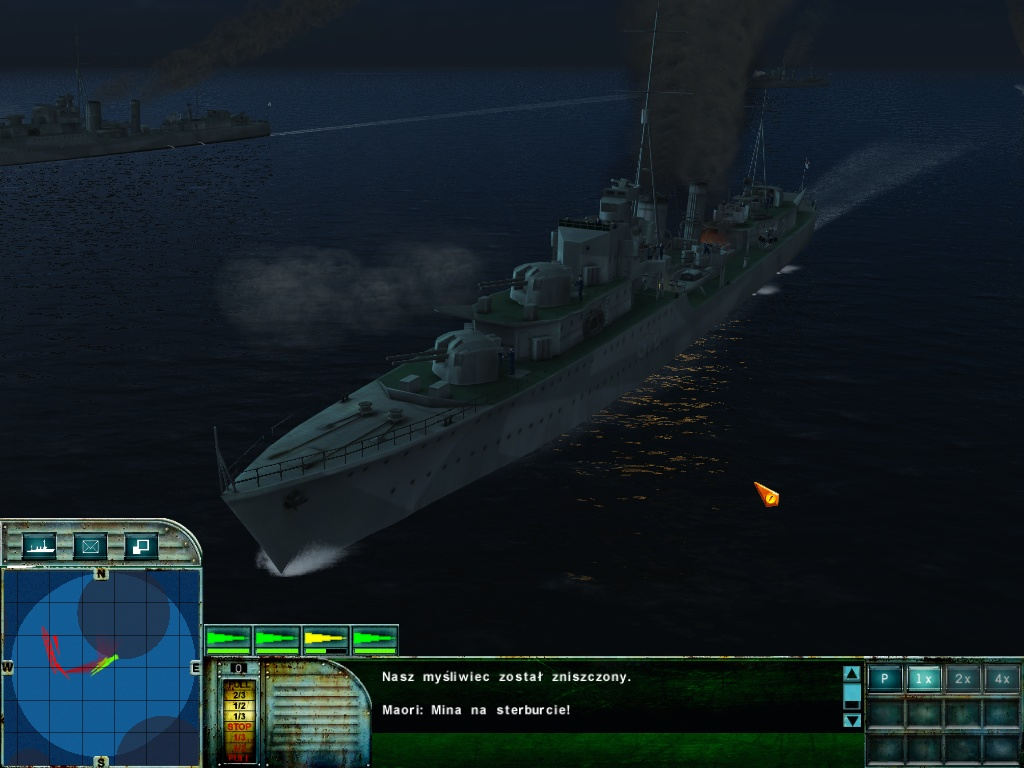The width and height of the screenshot is (1024, 768).
Task: Click the ship silhouette button above minimap
Action: (40, 546)
